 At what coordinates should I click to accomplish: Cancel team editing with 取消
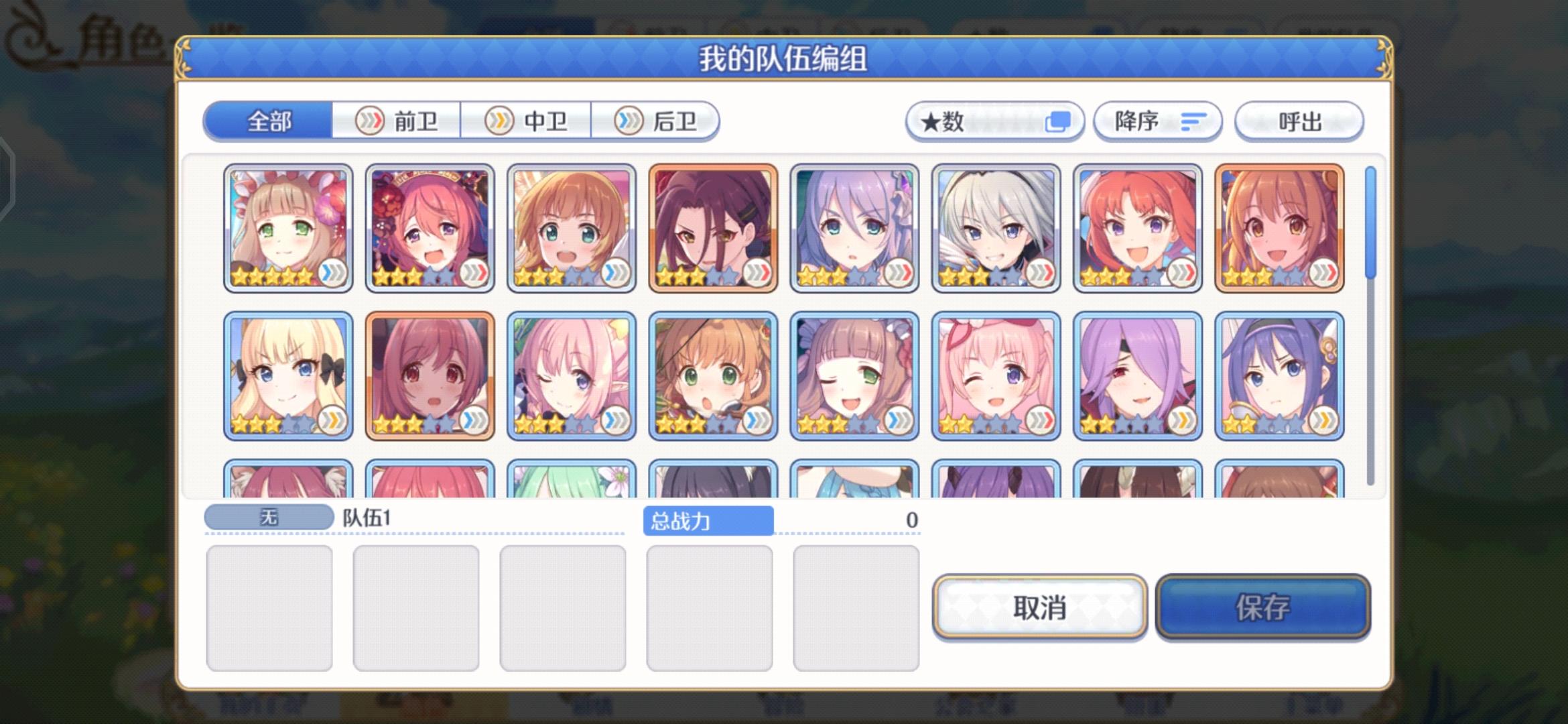[1039, 609]
